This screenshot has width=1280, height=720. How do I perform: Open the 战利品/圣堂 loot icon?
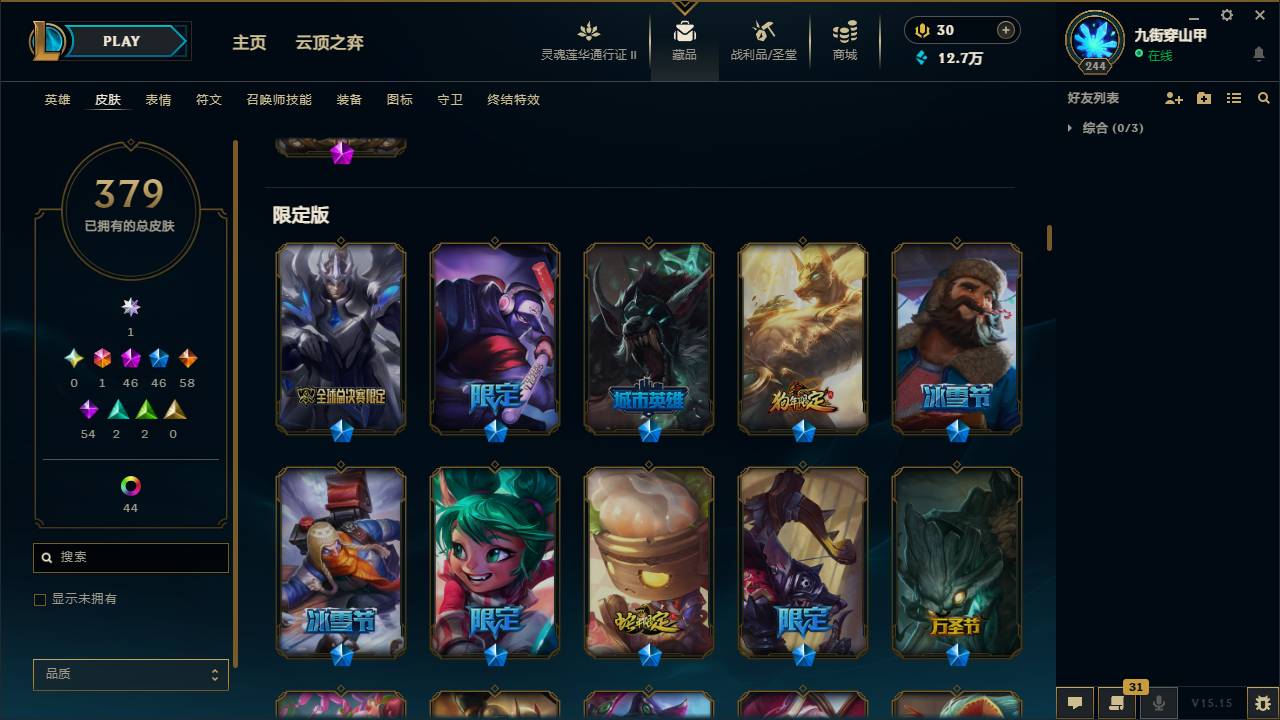point(761,31)
